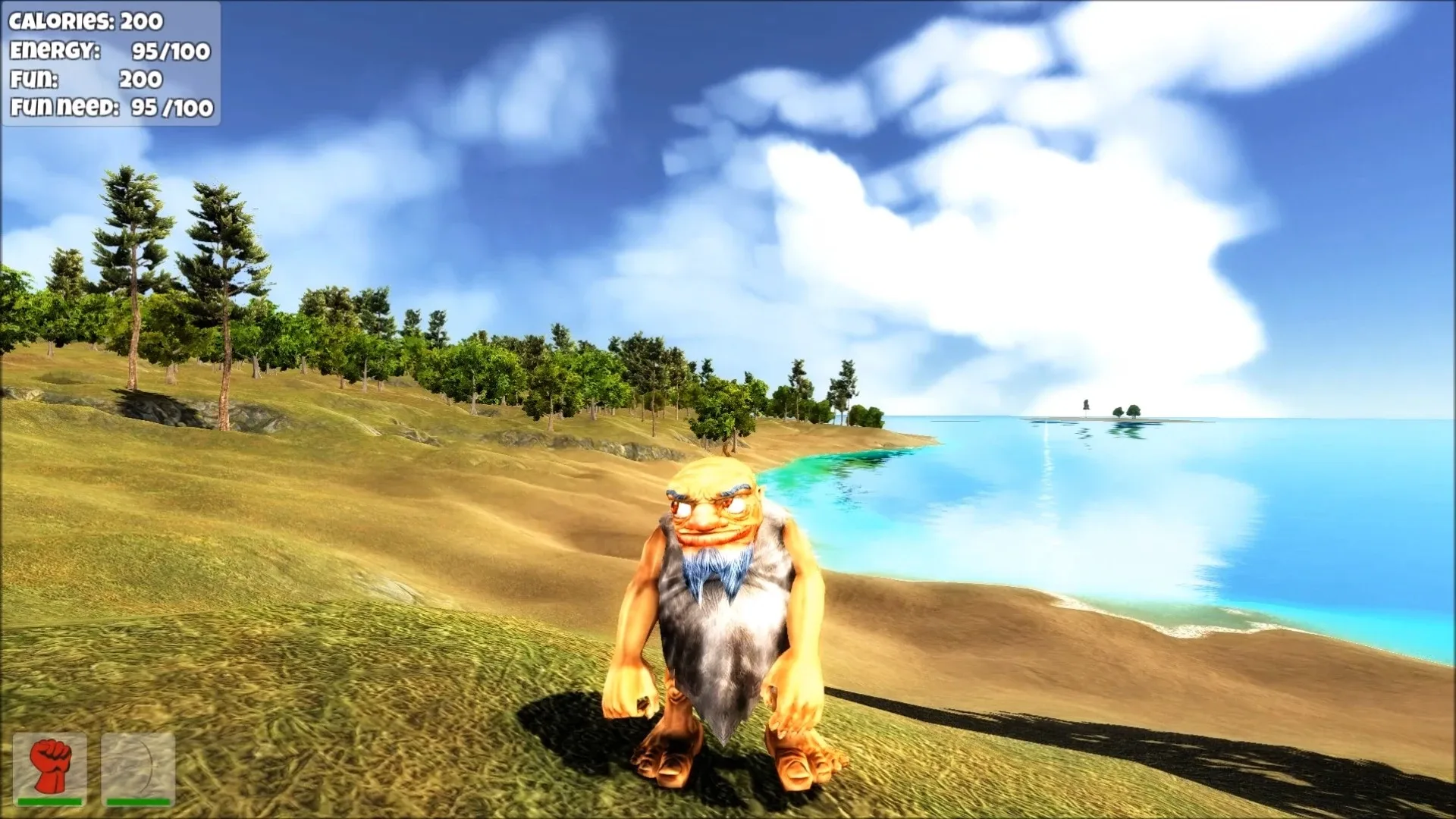
Task: Click the Calories stat label
Action: pyautogui.click(x=57, y=22)
